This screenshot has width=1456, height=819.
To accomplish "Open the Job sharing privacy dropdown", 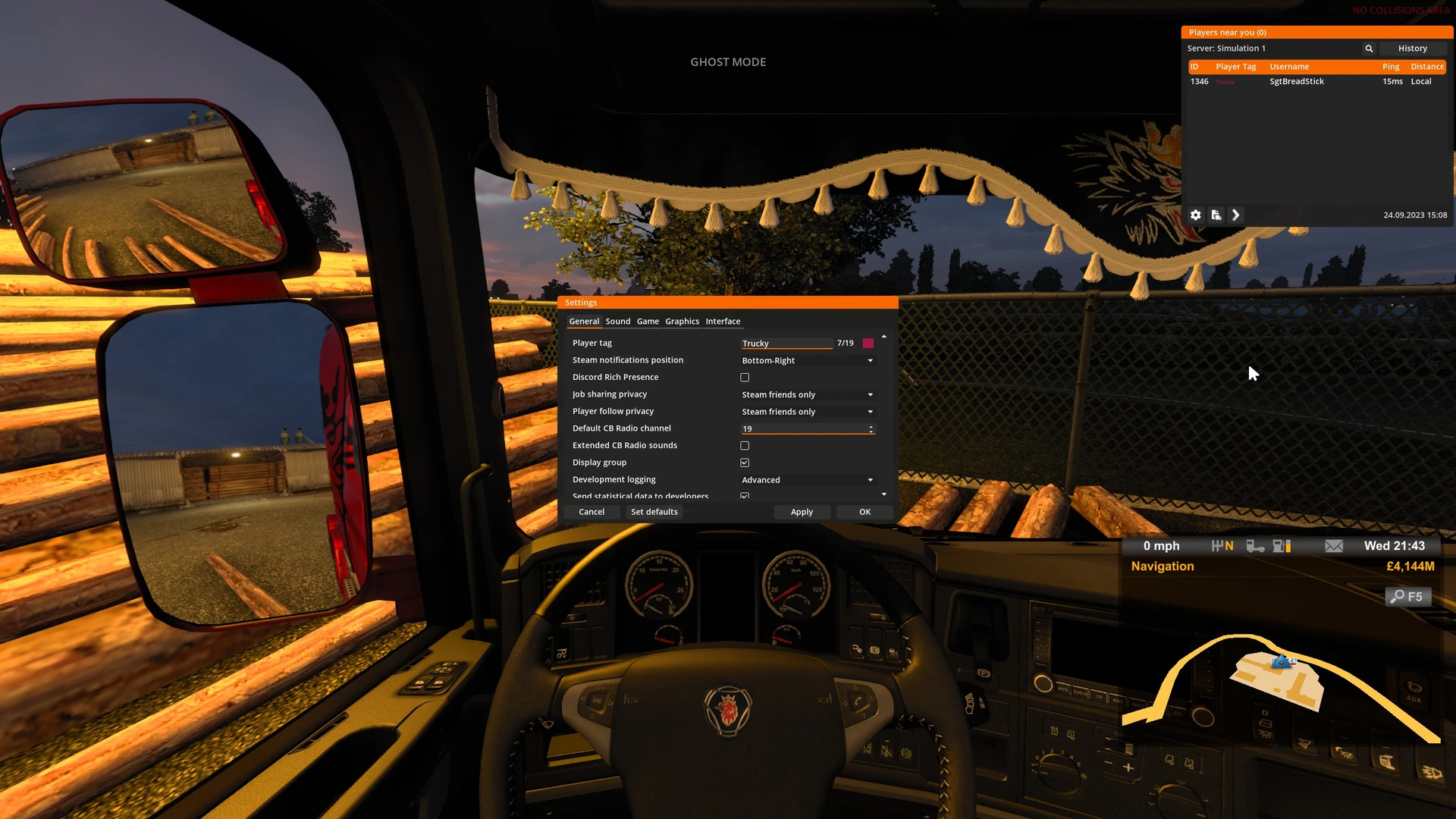I will coord(807,395).
